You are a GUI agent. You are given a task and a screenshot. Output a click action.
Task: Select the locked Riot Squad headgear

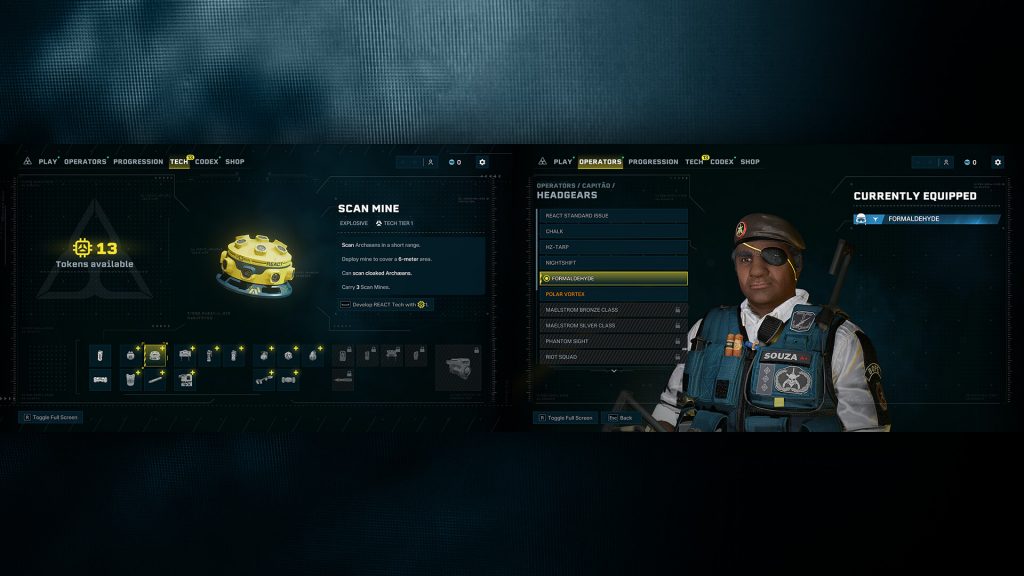pos(612,357)
